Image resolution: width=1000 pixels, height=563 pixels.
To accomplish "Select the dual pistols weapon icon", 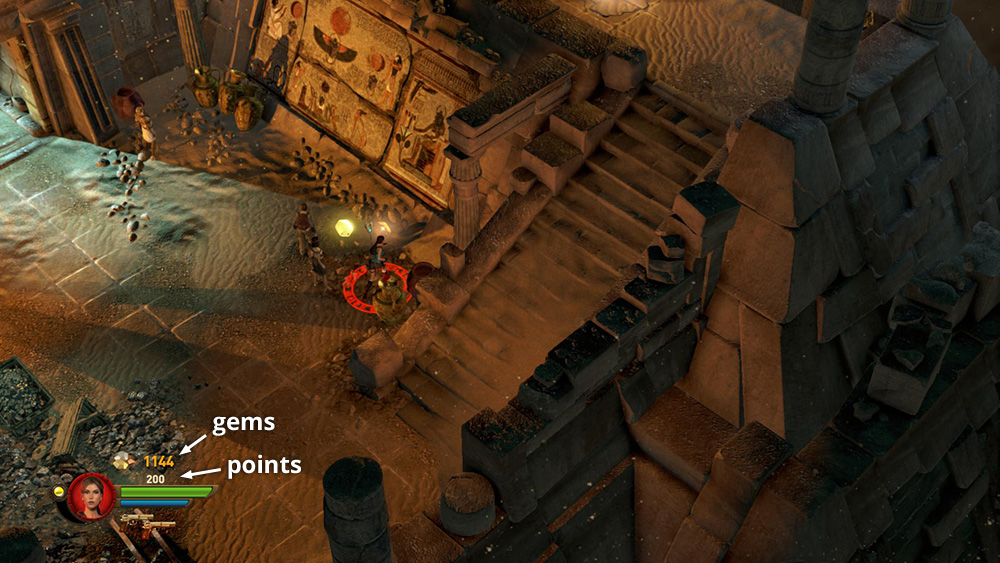I will (x=146, y=523).
